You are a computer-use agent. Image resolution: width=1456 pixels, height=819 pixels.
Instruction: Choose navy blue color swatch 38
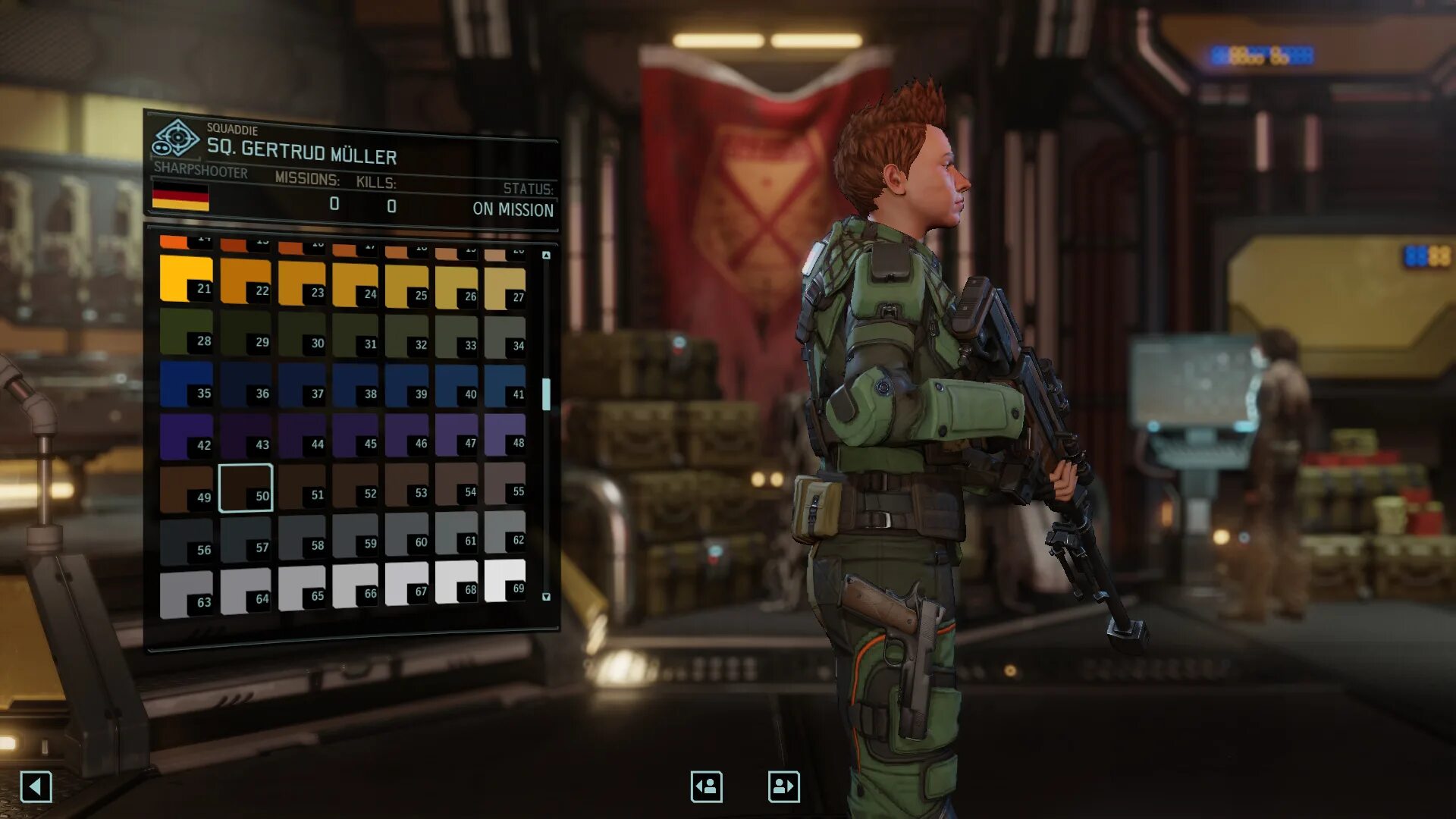pos(355,385)
